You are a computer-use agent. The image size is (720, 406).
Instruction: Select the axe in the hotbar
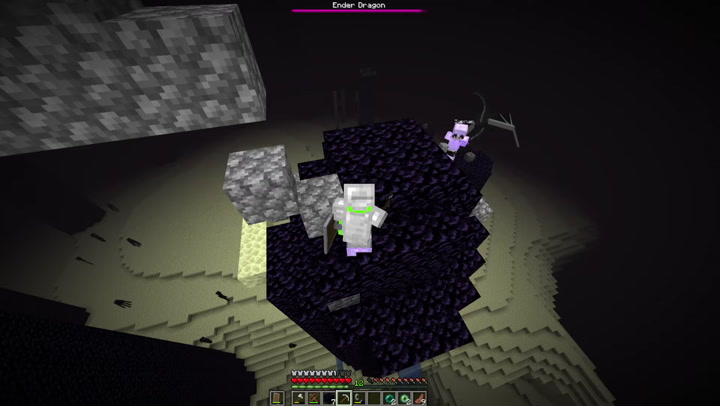[299, 398]
